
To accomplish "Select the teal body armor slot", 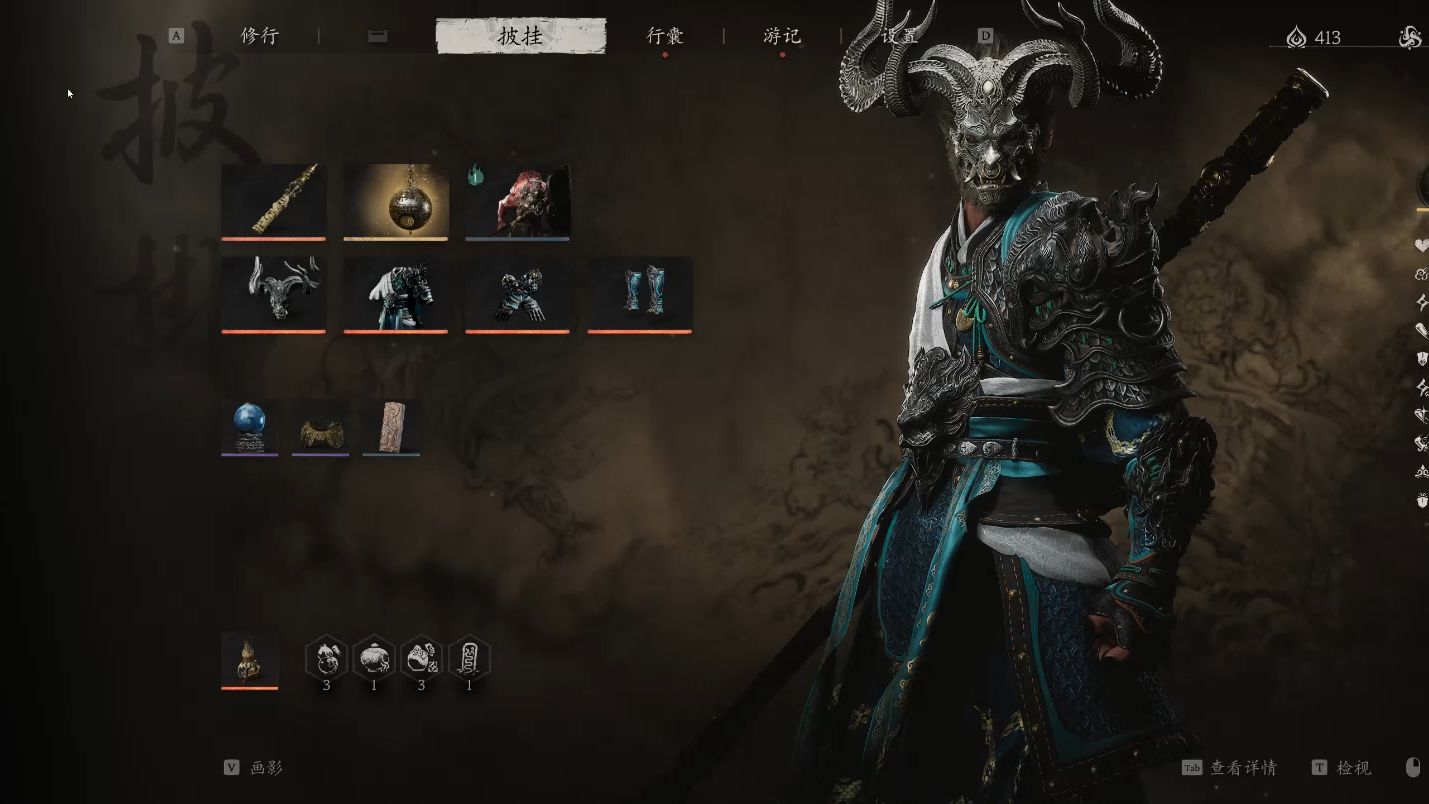I will coord(396,294).
